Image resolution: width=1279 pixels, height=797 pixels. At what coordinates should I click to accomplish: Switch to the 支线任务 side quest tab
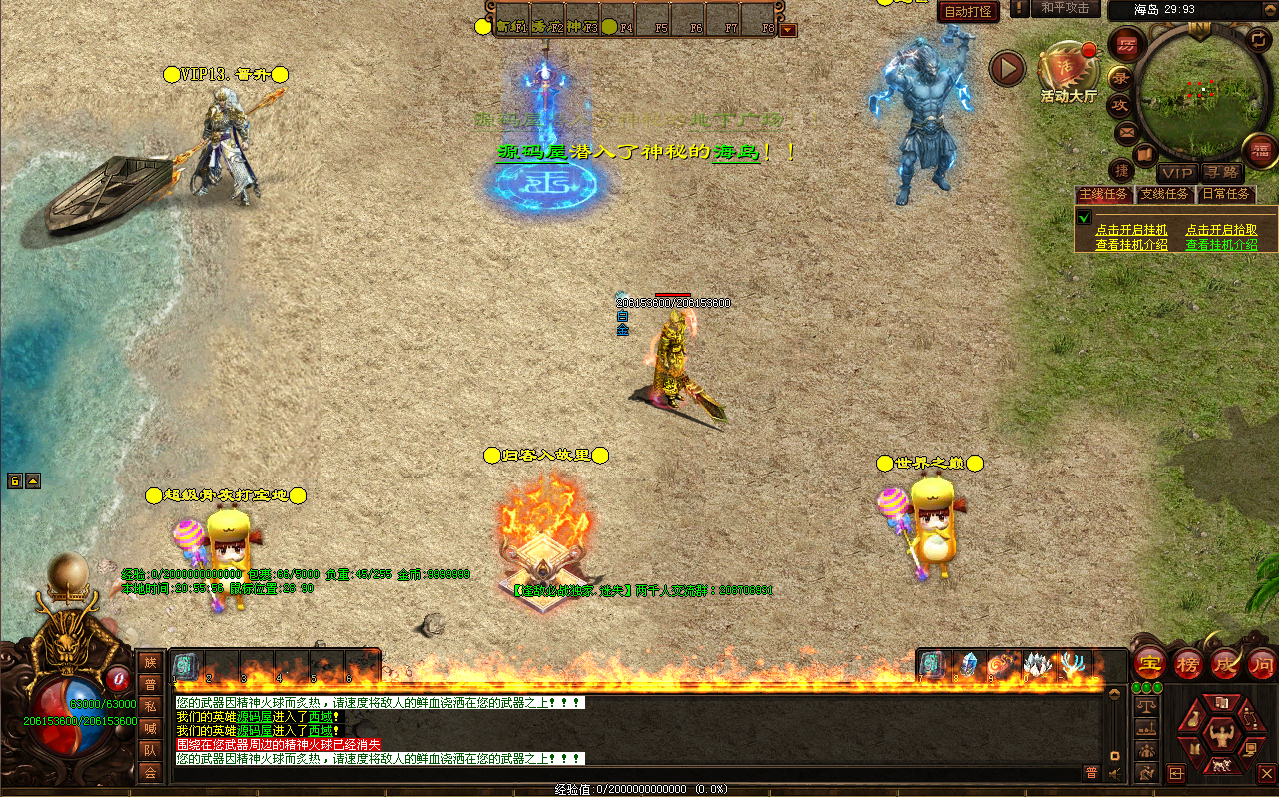point(1165,194)
